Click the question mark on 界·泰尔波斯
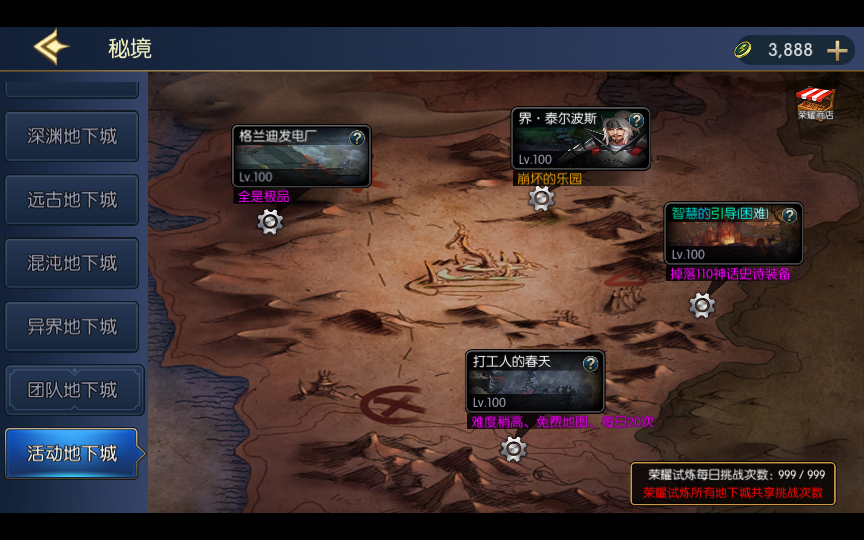The height and width of the screenshot is (540, 864). coord(636,120)
